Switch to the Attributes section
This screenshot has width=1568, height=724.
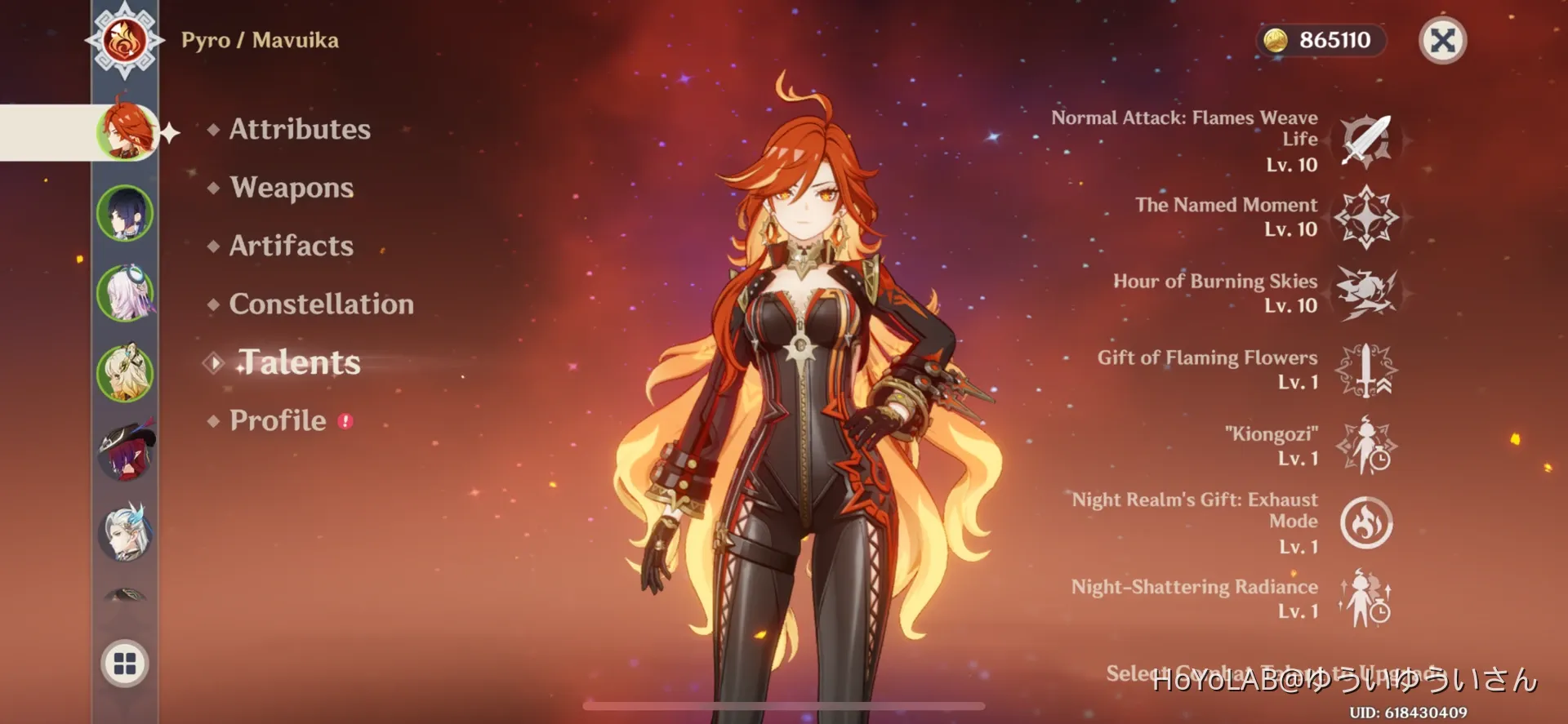(299, 129)
